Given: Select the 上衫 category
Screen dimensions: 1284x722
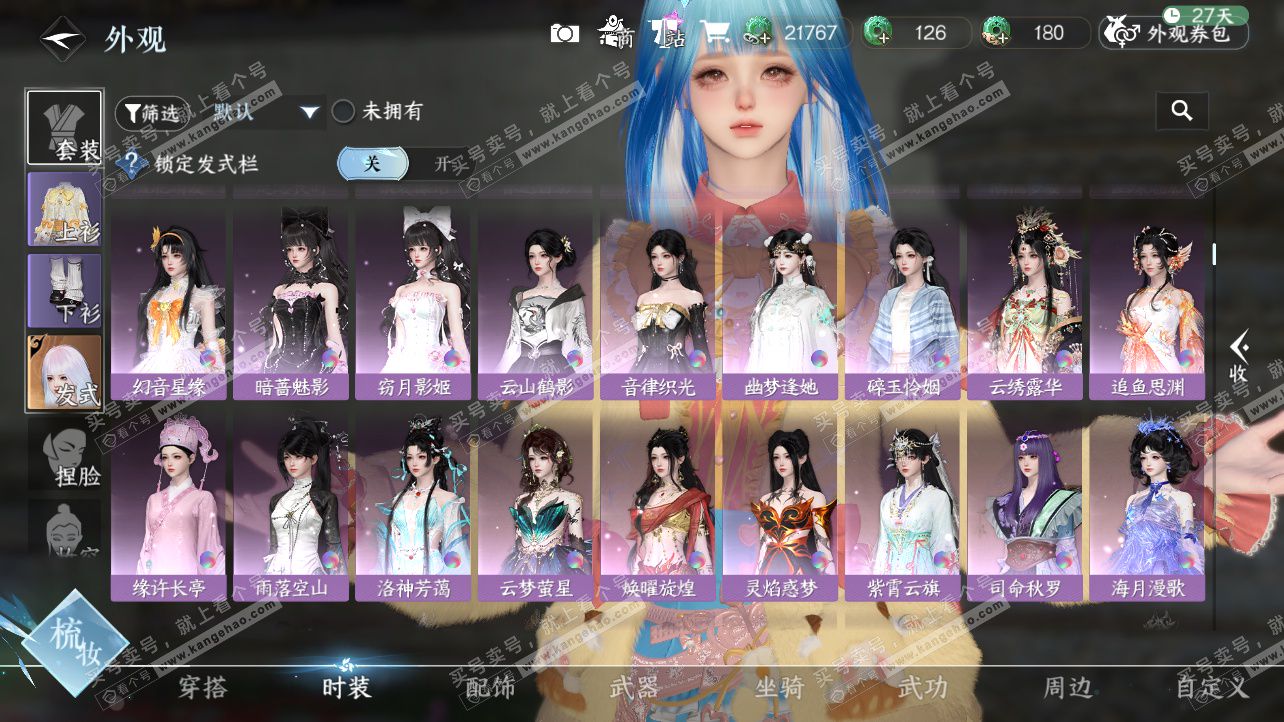Looking at the screenshot, I should click(x=65, y=208).
